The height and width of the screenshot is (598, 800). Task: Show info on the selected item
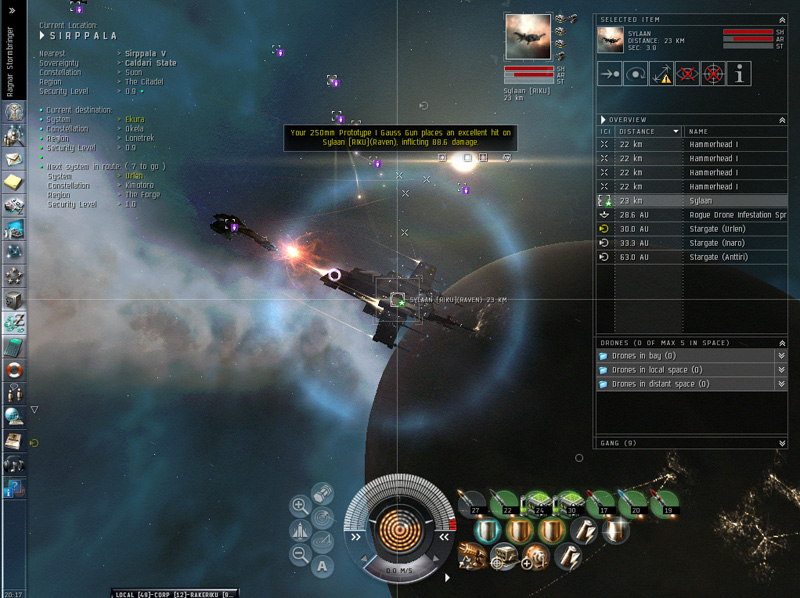pyautogui.click(x=739, y=73)
